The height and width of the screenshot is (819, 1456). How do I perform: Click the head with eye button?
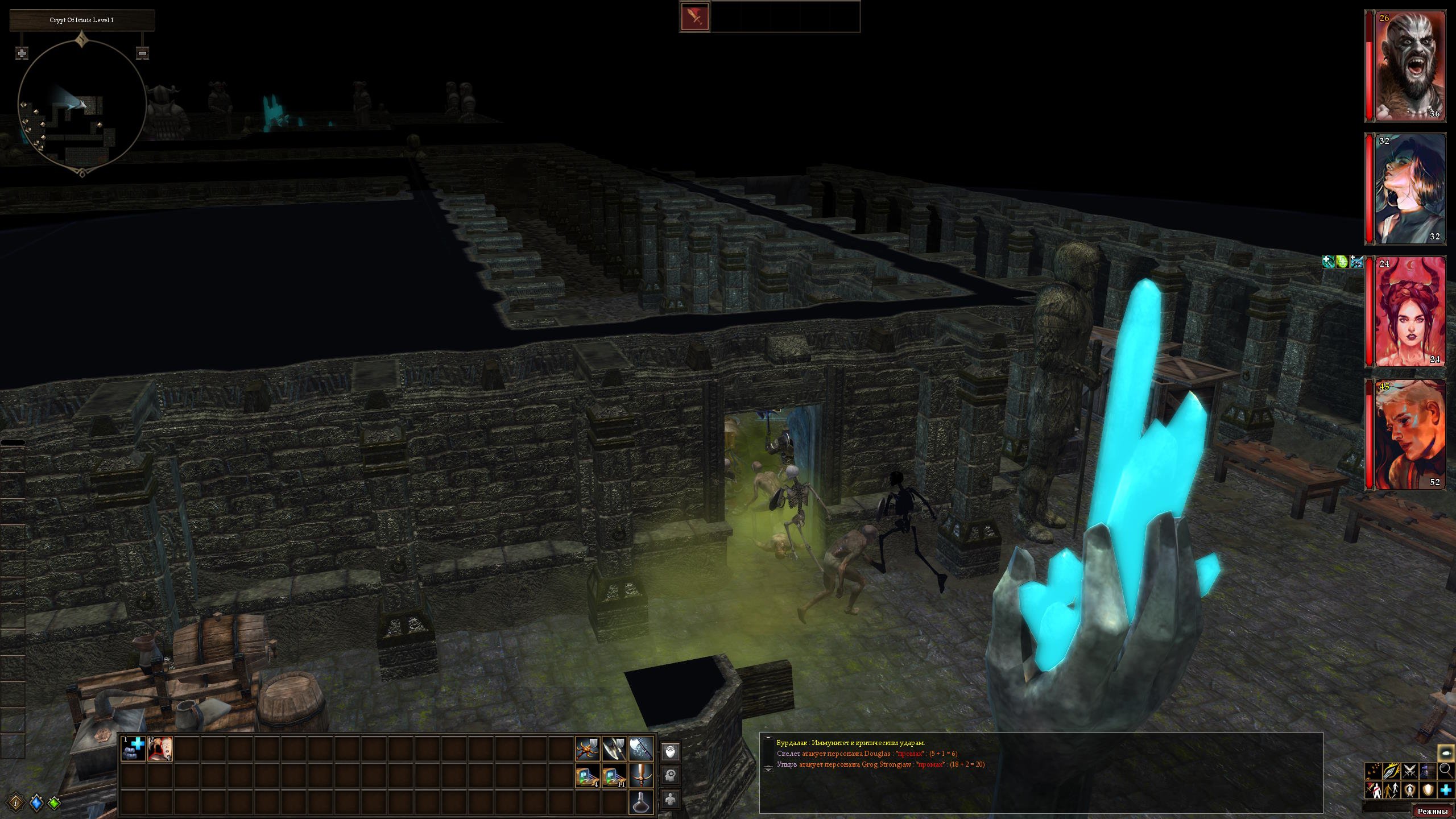[671, 752]
